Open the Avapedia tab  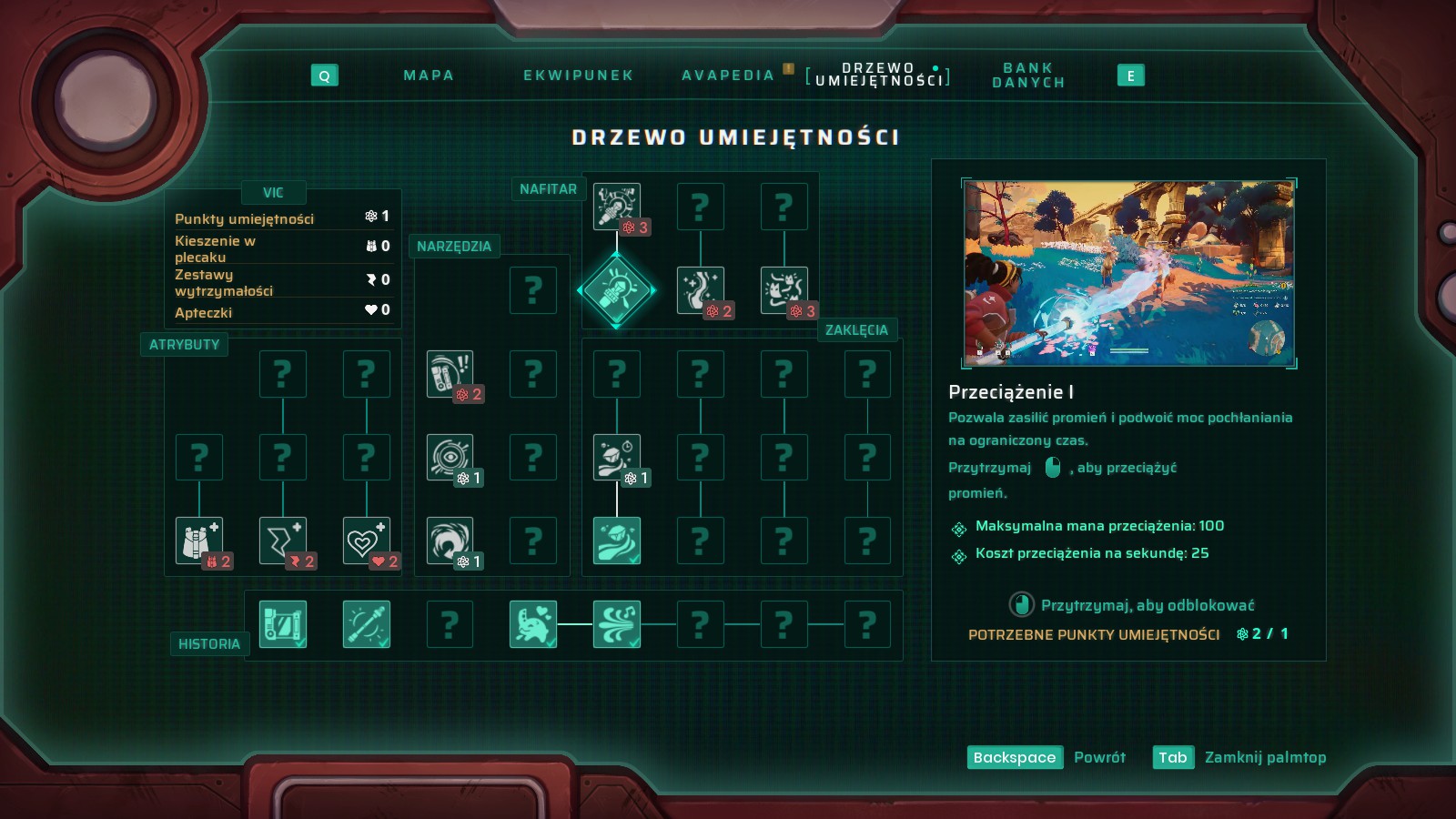tap(728, 76)
